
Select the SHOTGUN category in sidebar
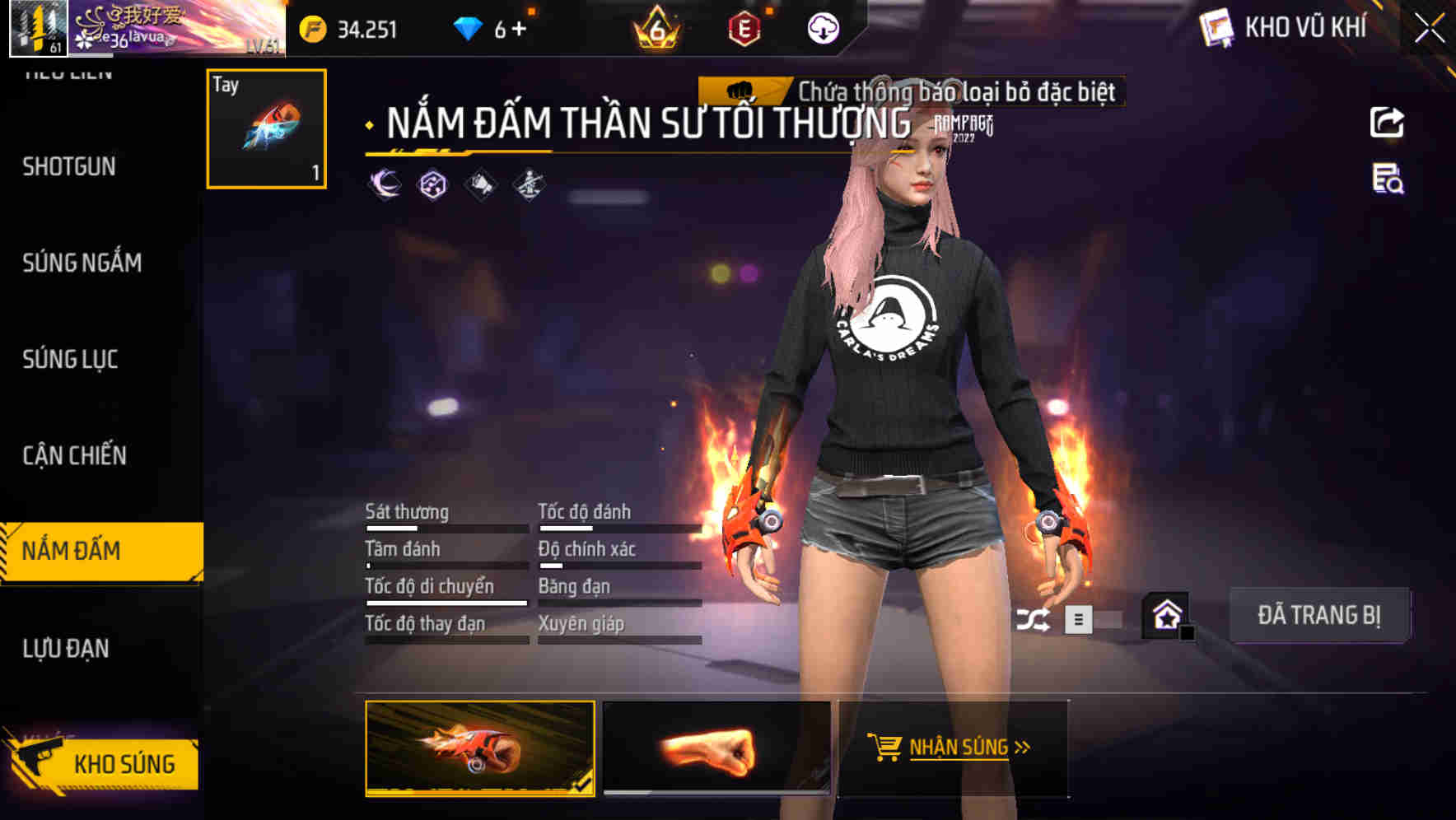(68, 166)
